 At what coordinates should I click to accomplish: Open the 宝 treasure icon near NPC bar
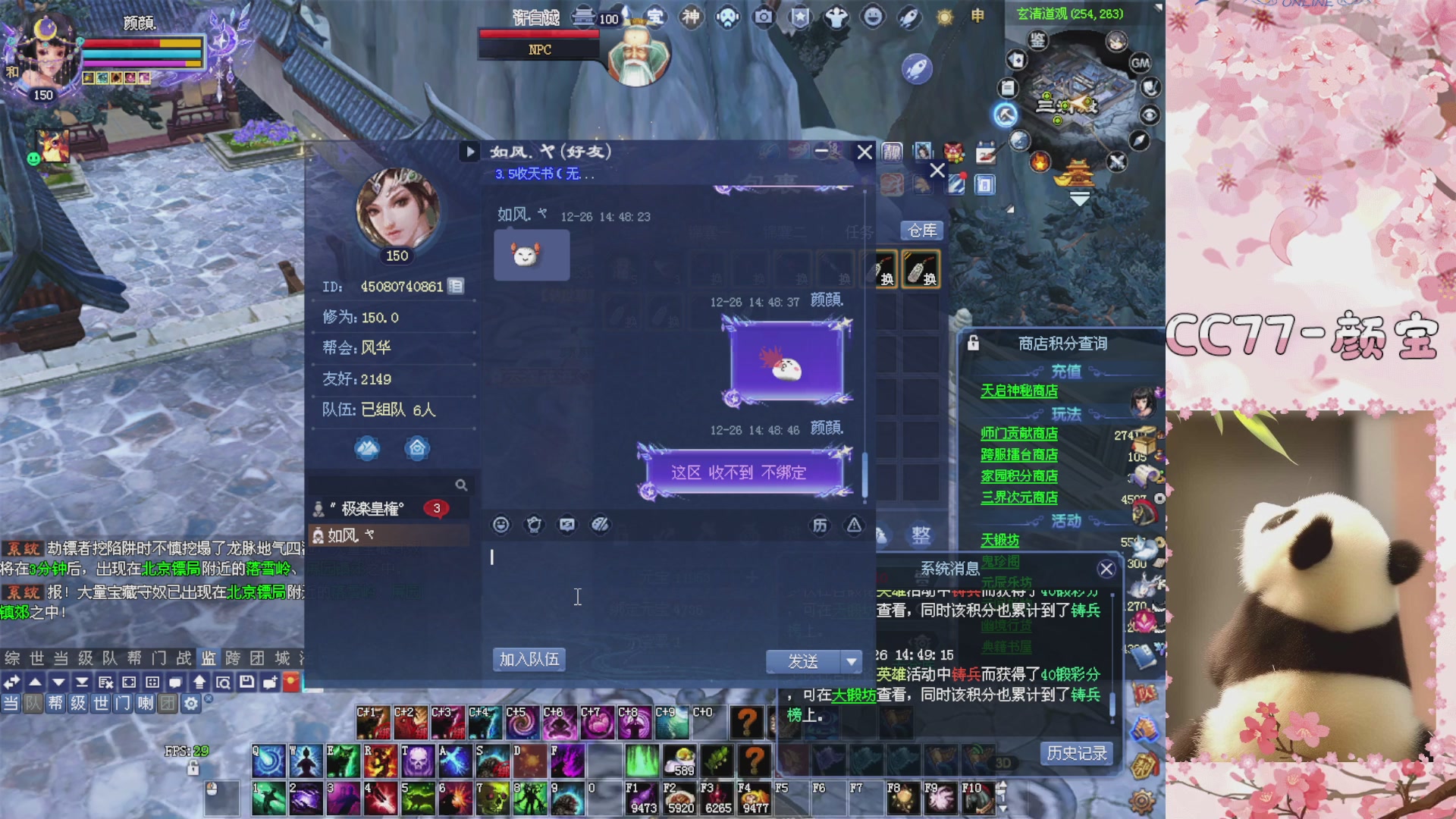pyautogui.click(x=657, y=17)
